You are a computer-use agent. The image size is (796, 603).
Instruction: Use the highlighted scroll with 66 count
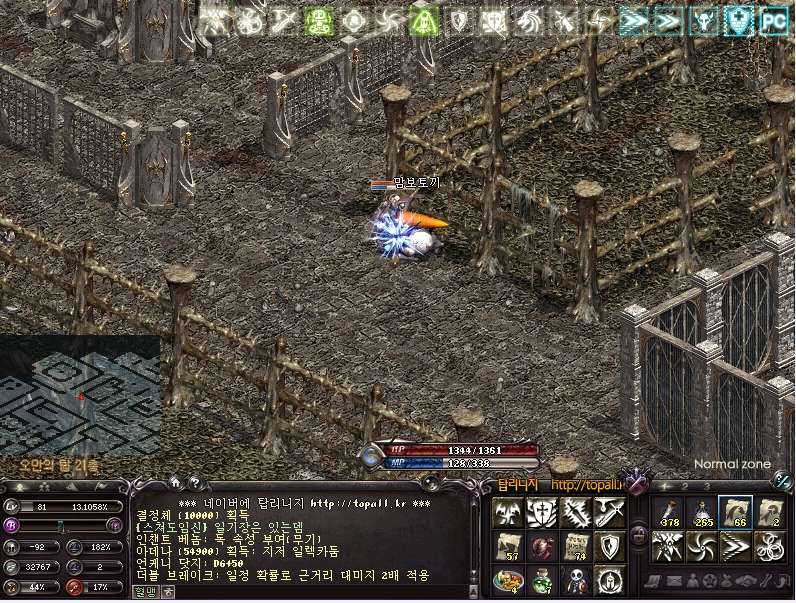tap(735, 512)
